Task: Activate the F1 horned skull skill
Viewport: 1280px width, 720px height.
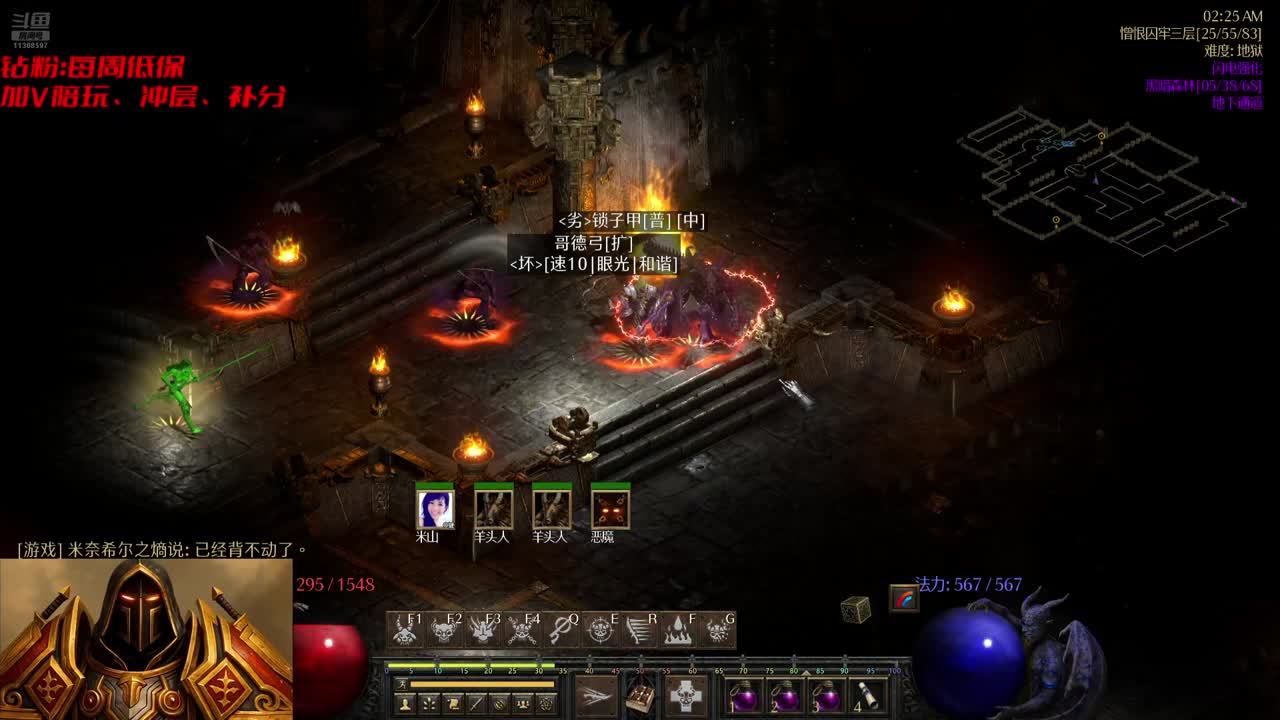Action: click(405, 630)
